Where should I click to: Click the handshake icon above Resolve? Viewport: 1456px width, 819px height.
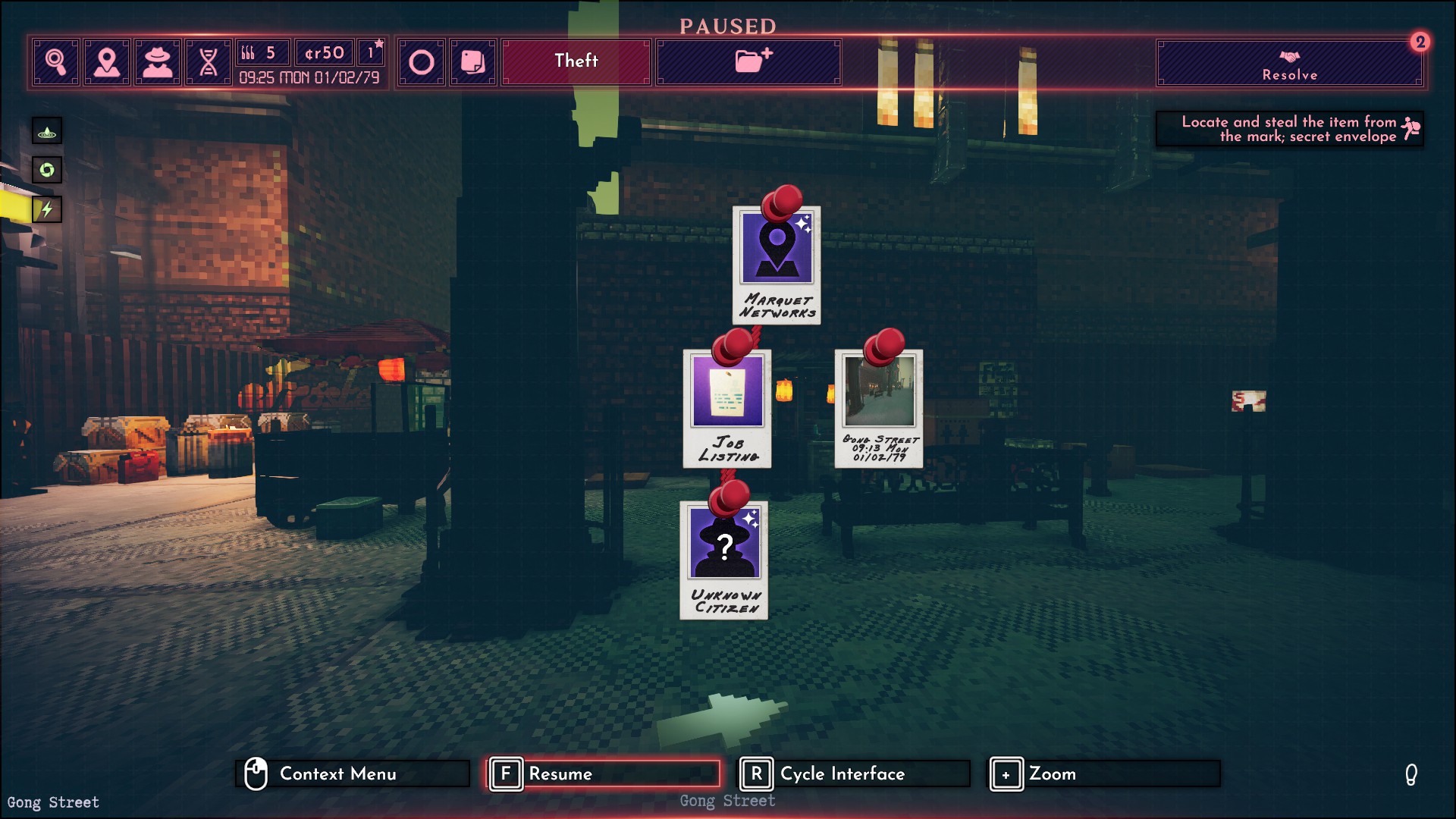click(x=1290, y=55)
